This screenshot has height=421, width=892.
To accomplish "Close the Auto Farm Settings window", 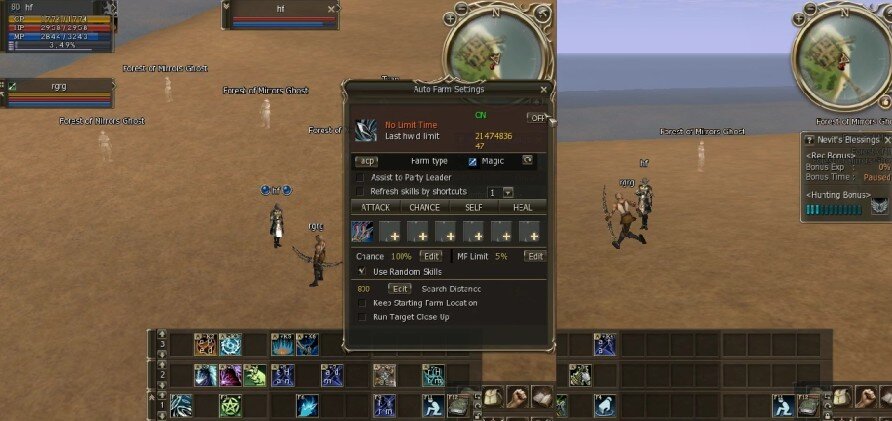I will (543, 89).
